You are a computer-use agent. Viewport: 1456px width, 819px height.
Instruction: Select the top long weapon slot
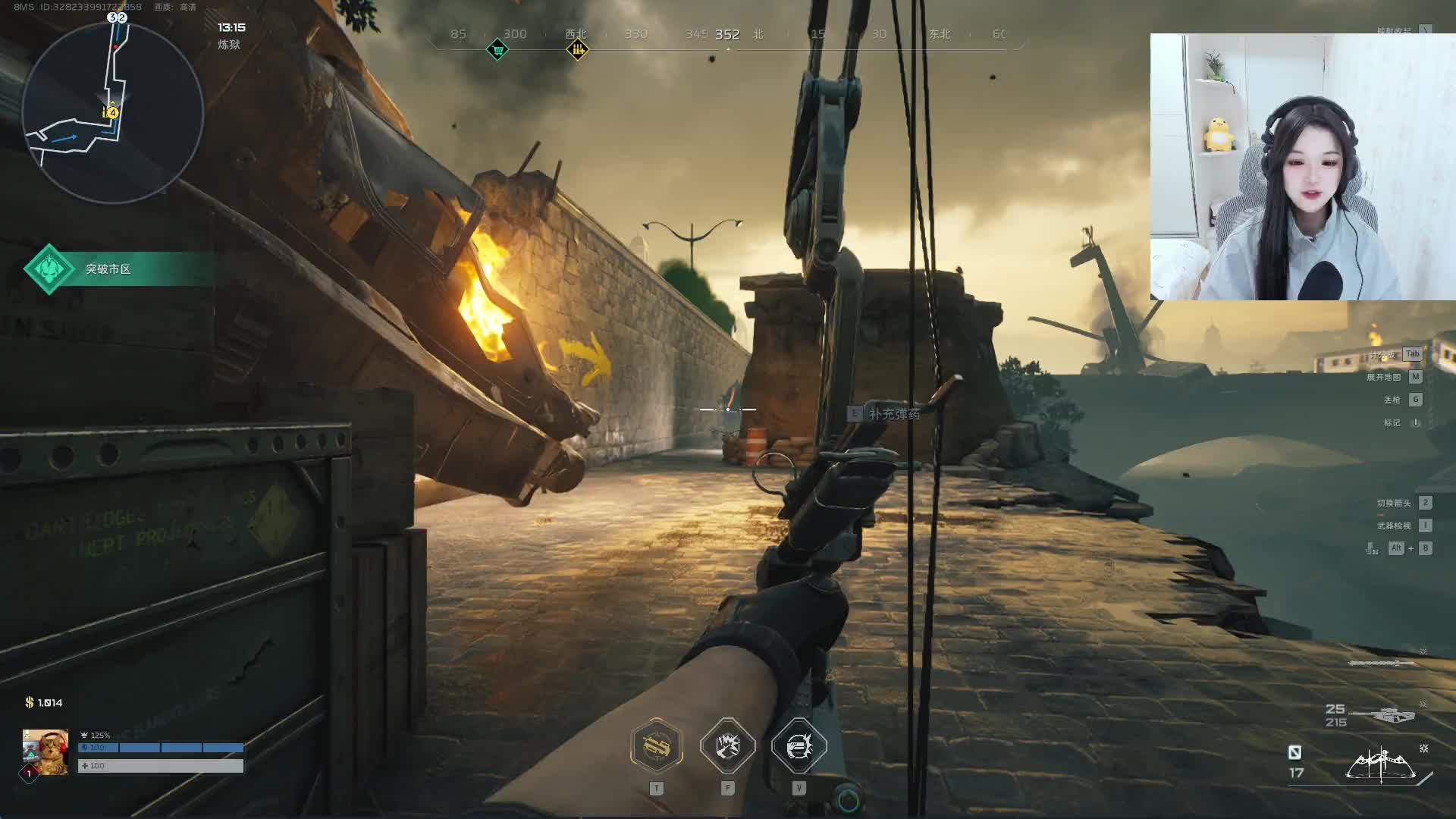coord(1381,664)
